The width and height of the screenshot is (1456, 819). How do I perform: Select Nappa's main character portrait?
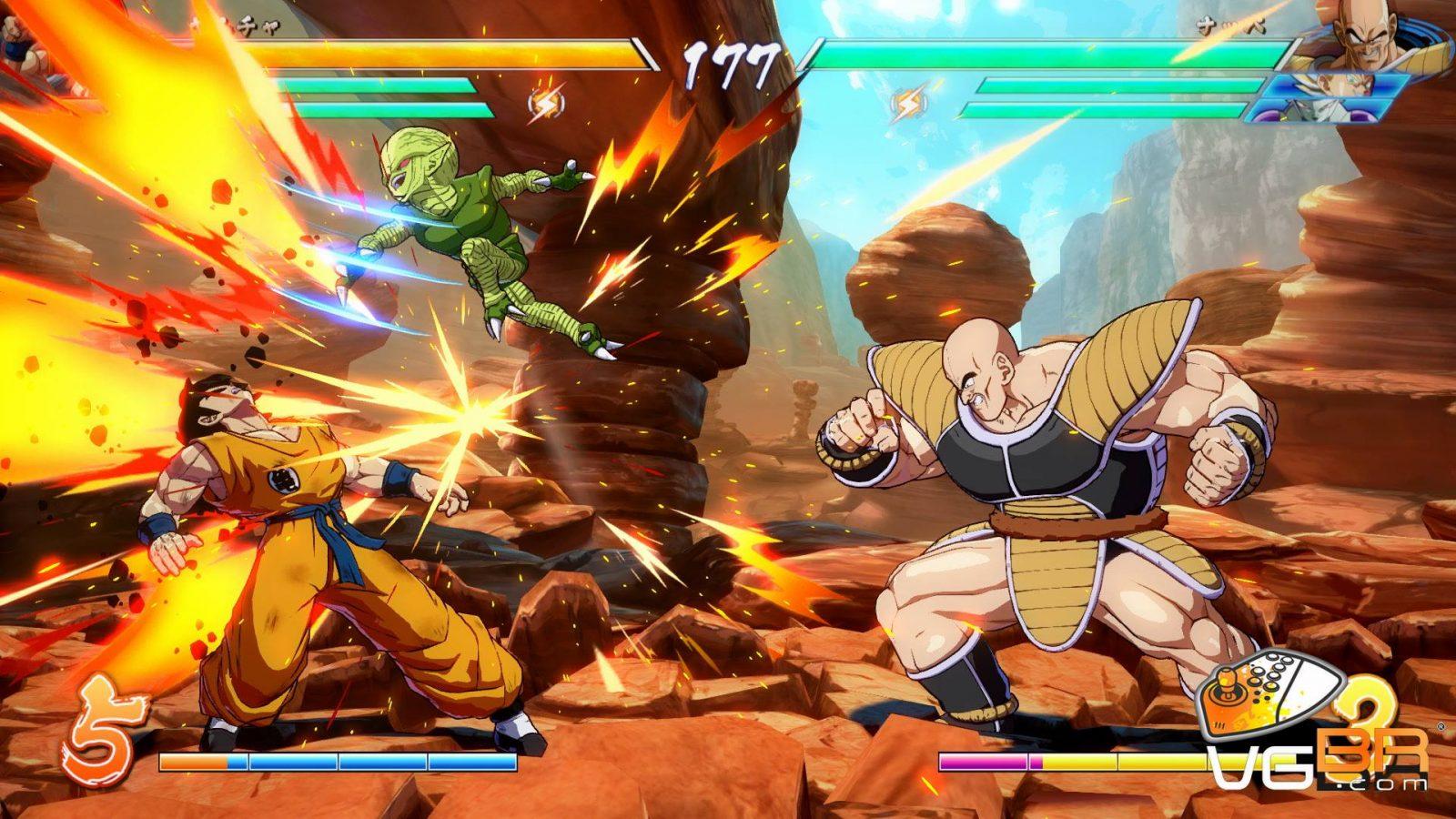1364,36
